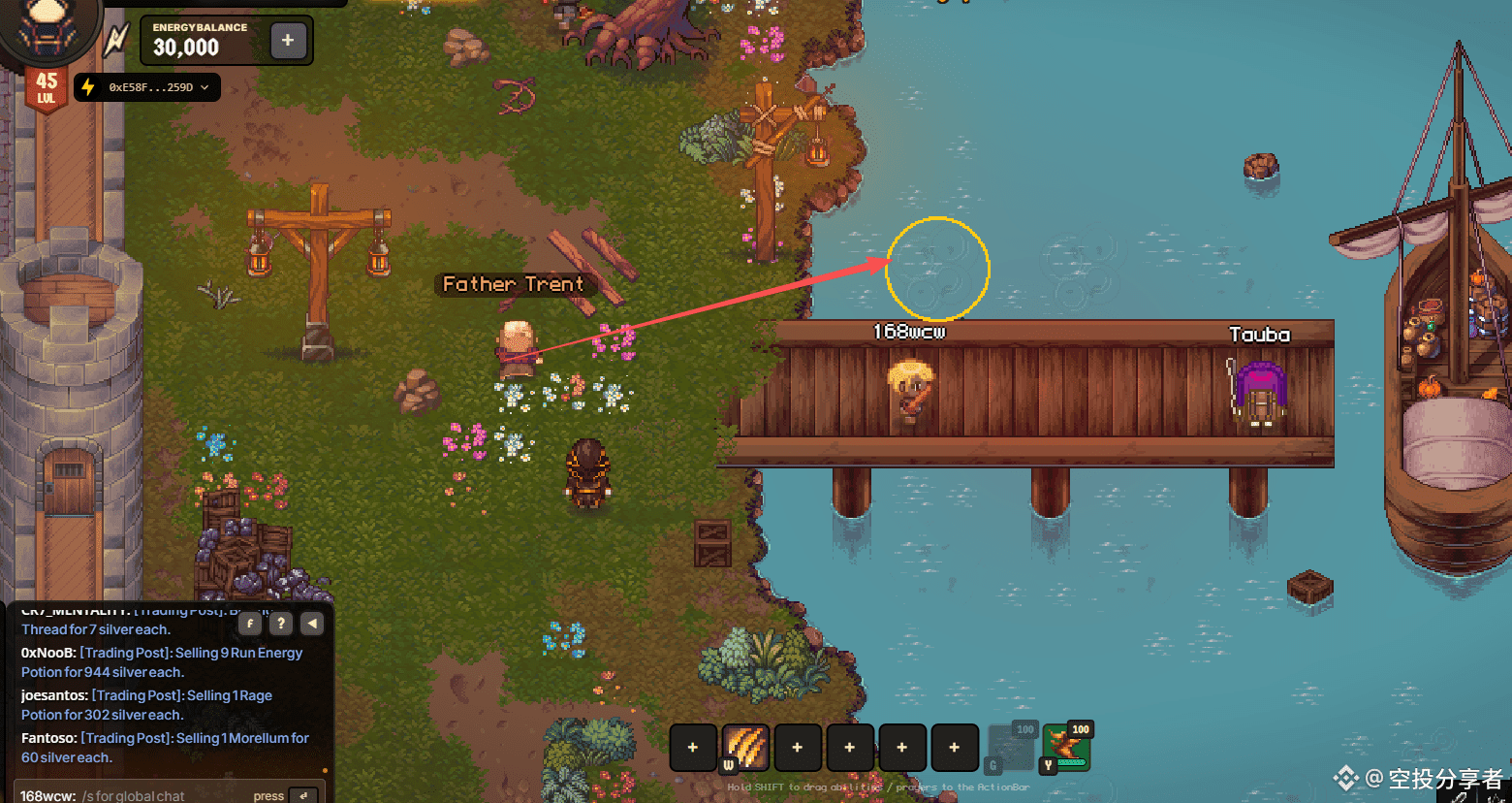This screenshot has height=803, width=1512.
Task: Click the white lightning bolt energy icon
Action: [116, 41]
